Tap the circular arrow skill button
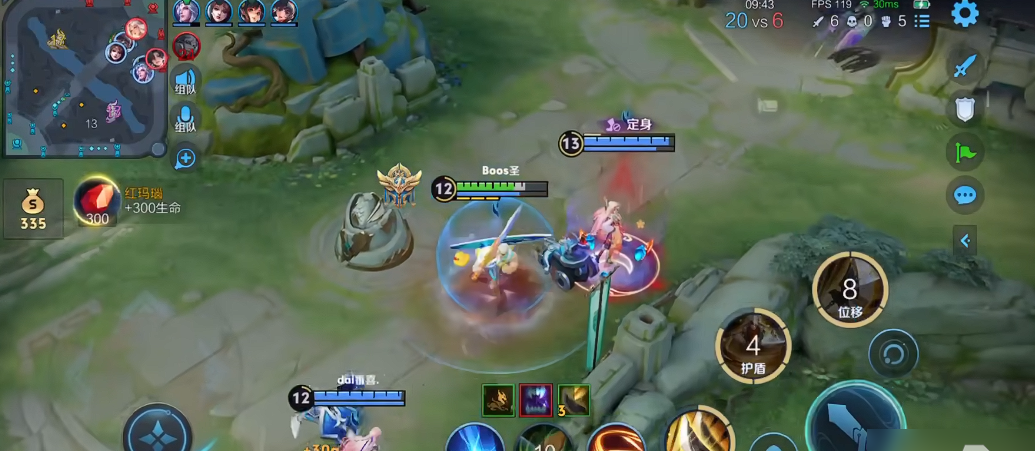The height and width of the screenshot is (451, 1035). [x=892, y=353]
